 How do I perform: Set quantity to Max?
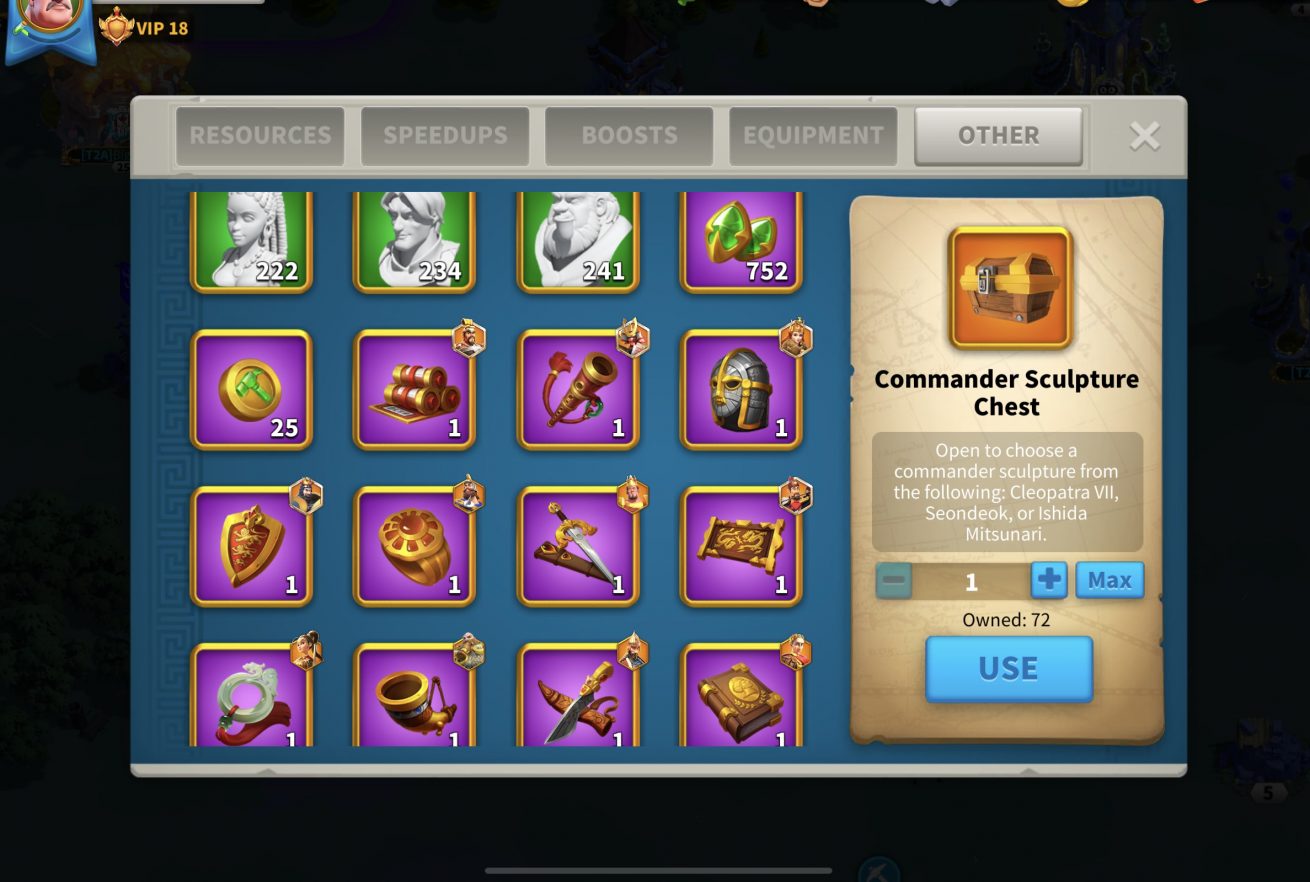(x=1109, y=580)
